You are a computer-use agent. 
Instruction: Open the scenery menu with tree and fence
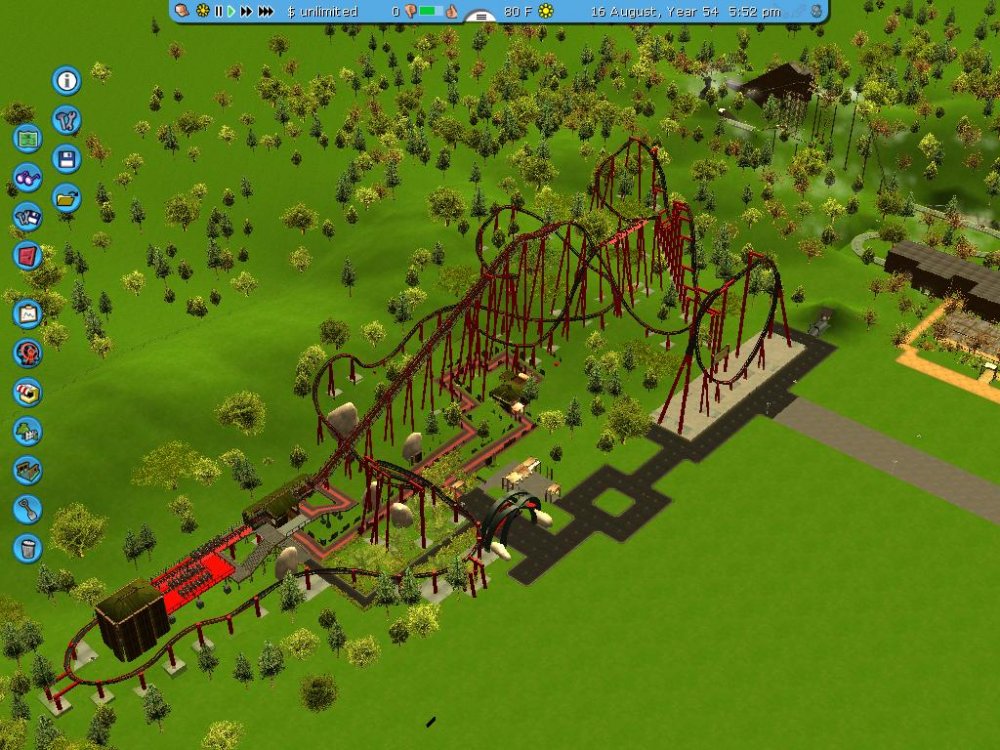[27, 431]
